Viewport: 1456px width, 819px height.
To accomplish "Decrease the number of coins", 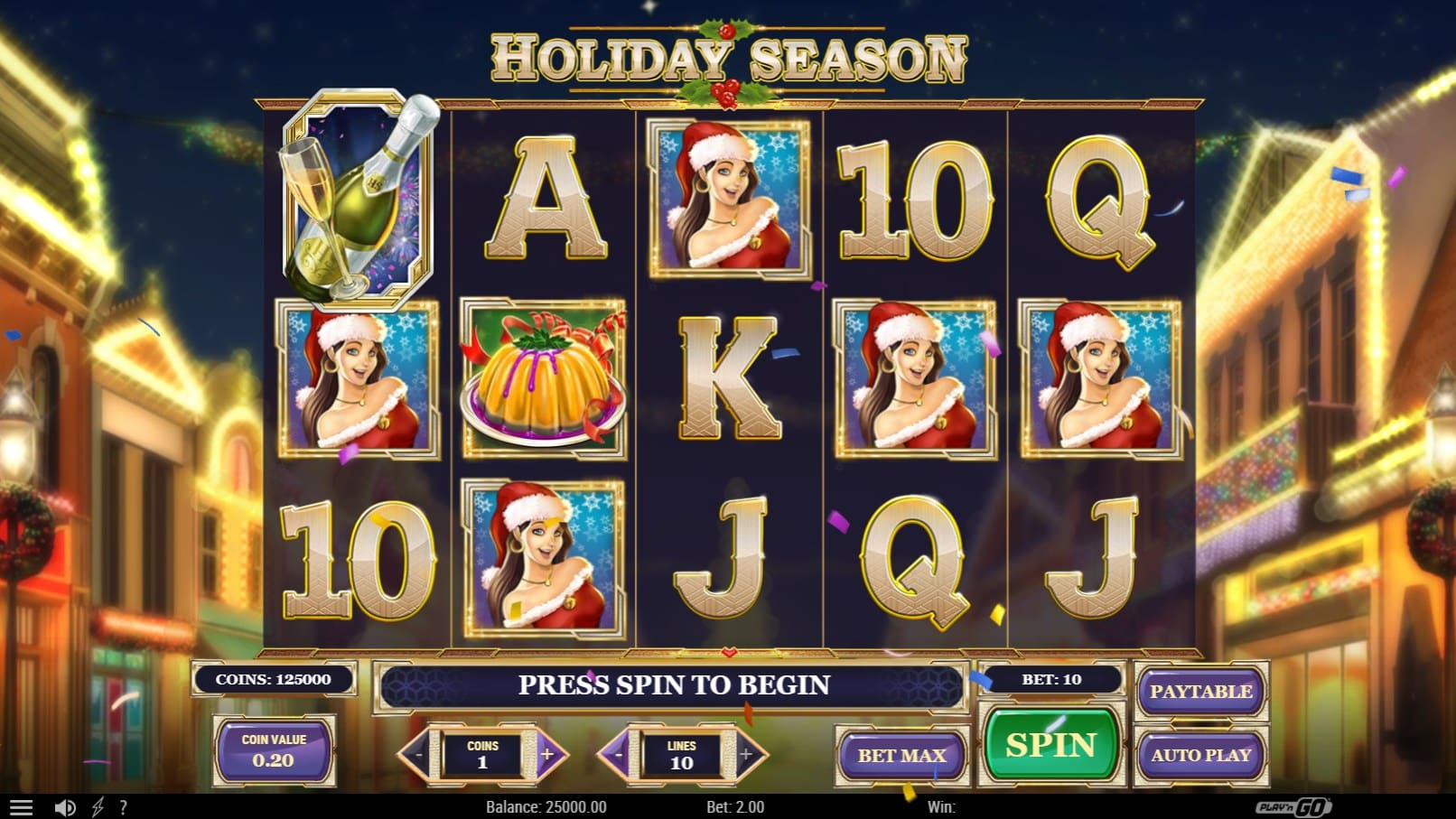I will pyautogui.click(x=418, y=755).
